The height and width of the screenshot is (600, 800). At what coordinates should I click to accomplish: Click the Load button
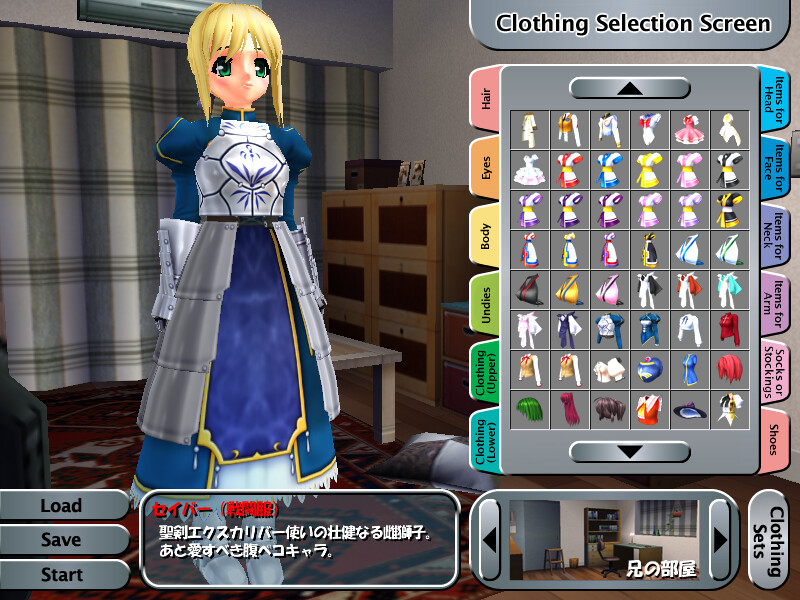pyautogui.click(x=61, y=506)
